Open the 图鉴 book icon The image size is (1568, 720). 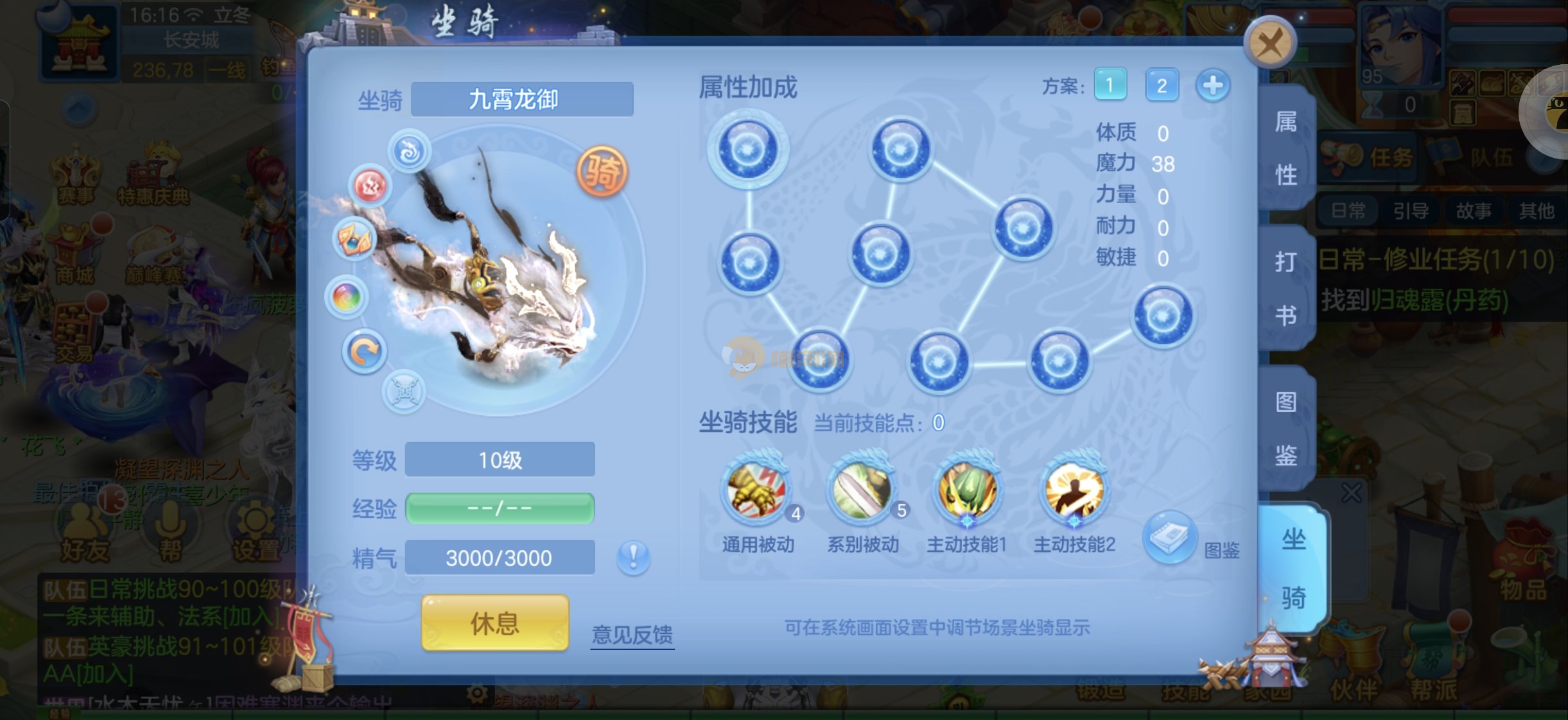tap(1170, 537)
